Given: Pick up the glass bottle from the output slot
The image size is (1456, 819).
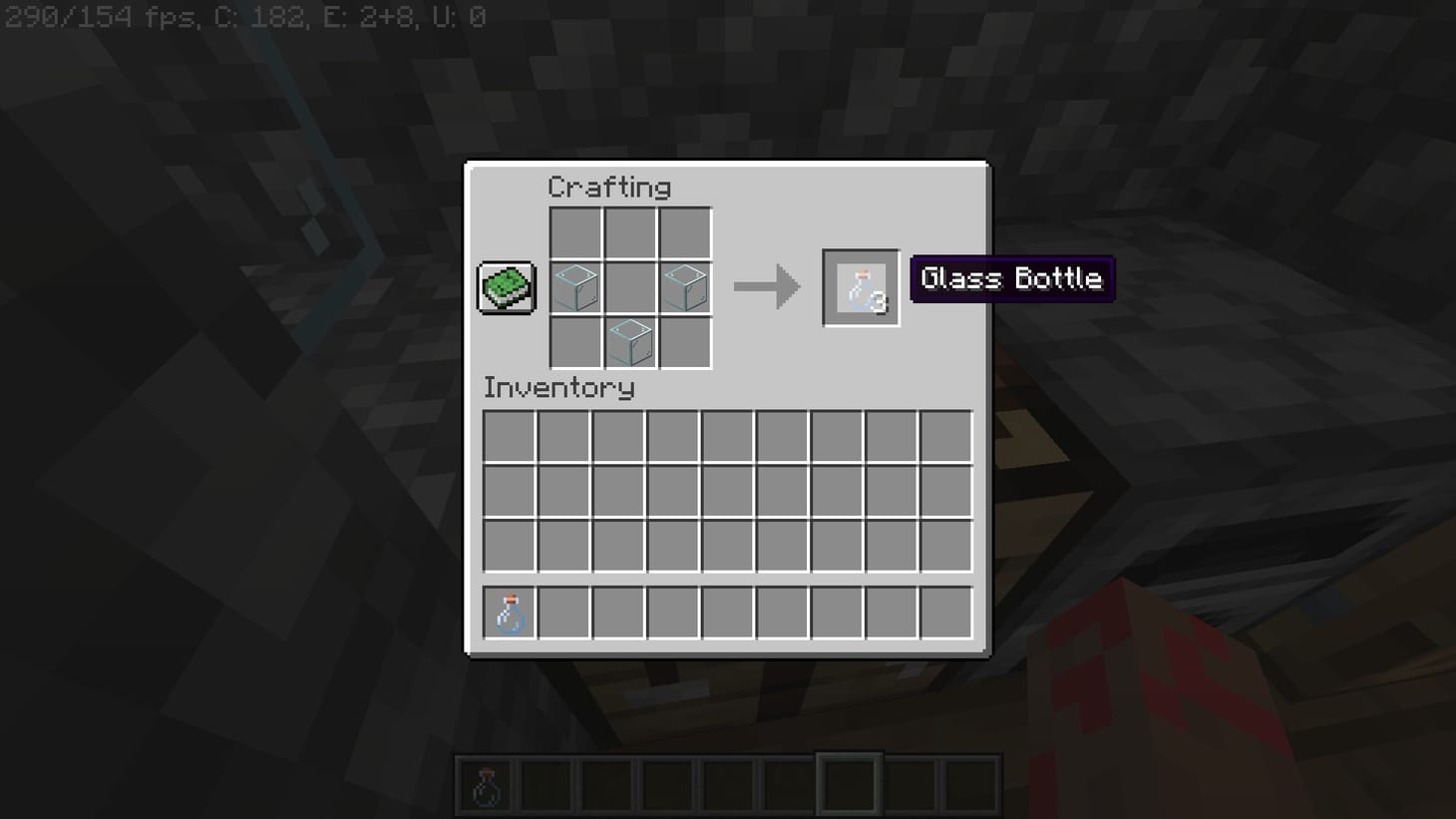Looking at the screenshot, I should click(x=860, y=287).
